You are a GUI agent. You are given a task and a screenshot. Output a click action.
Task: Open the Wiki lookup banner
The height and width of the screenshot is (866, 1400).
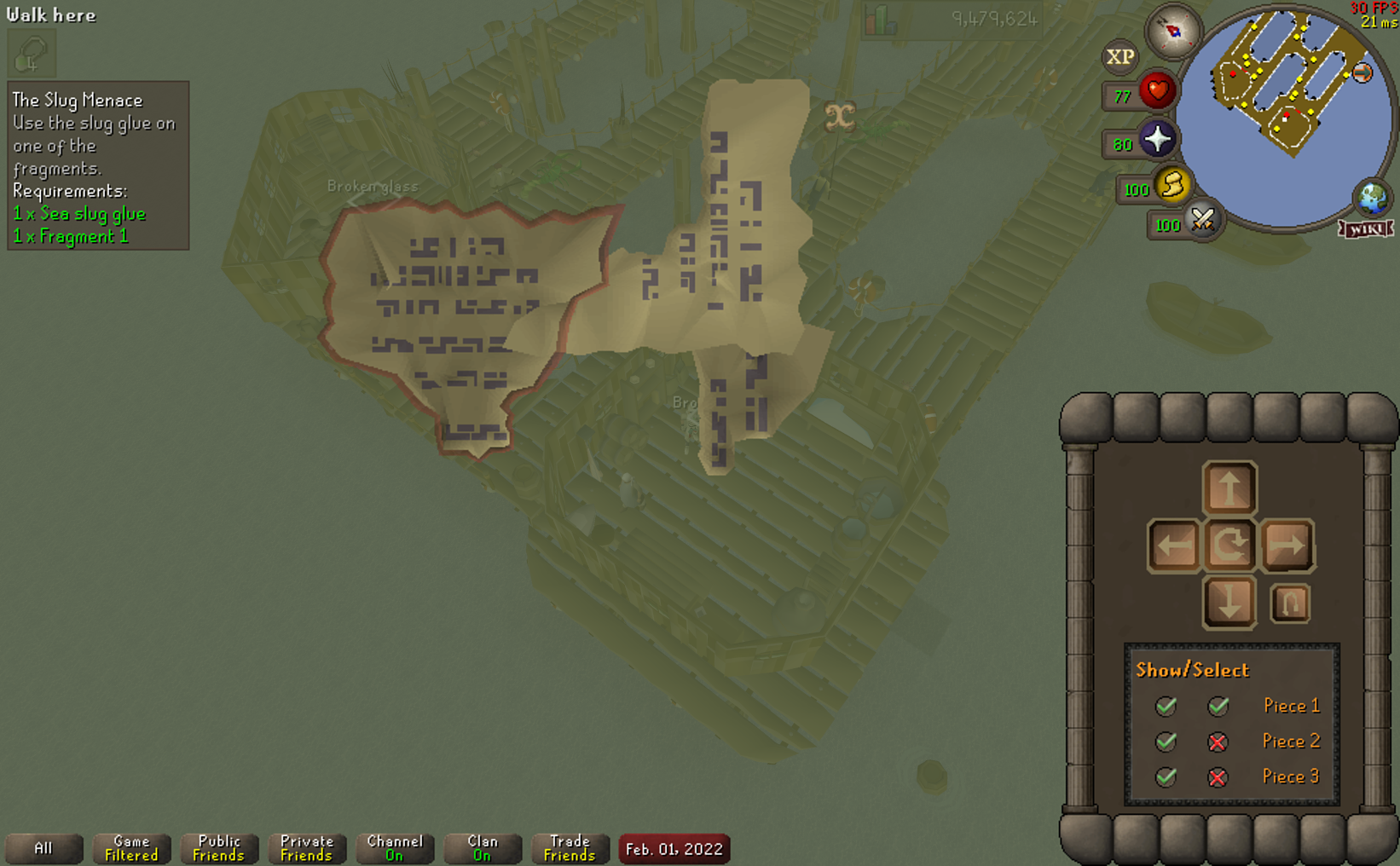[x=1366, y=228]
